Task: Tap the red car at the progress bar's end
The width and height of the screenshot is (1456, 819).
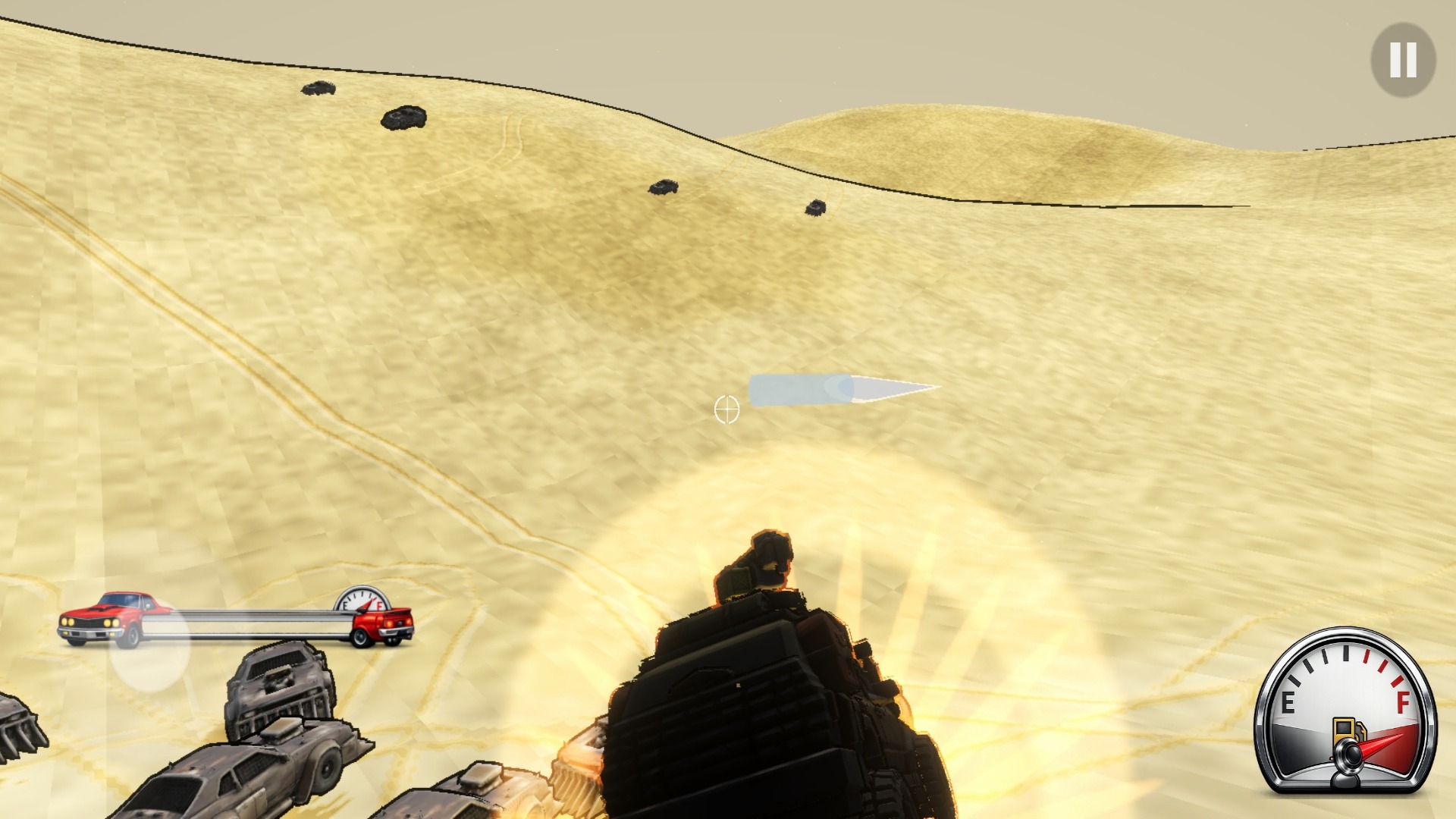Action: 383,623
